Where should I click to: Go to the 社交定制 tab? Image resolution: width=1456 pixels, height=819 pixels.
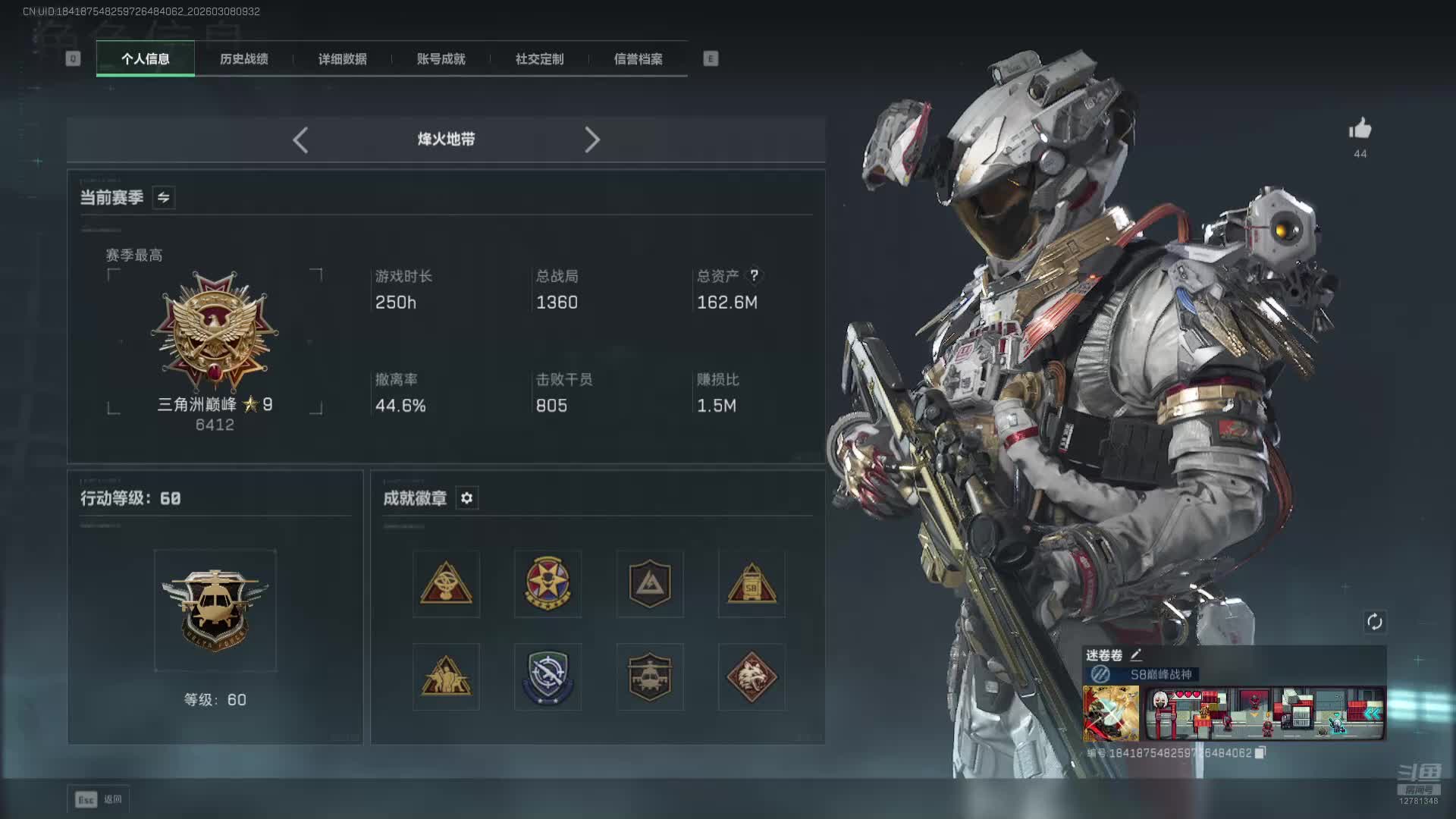[539, 59]
